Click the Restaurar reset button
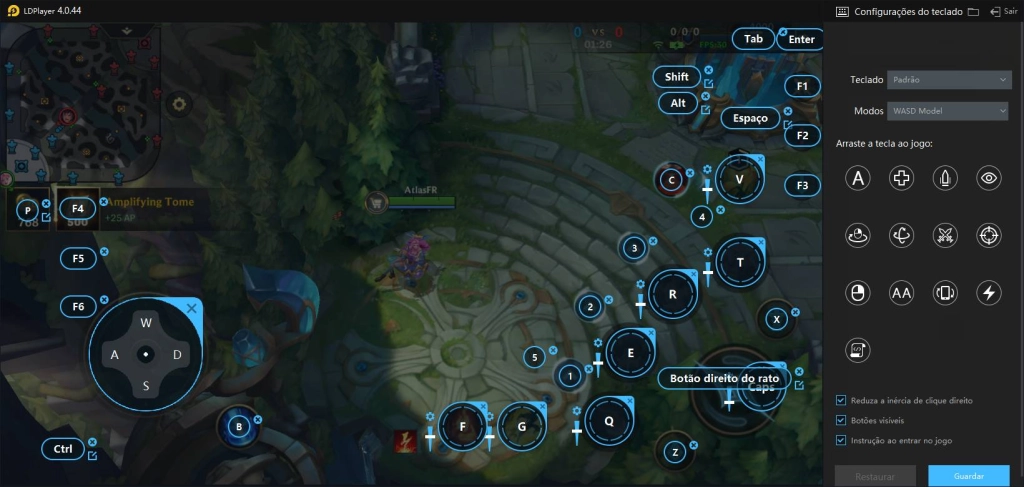The width and height of the screenshot is (1024, 487). (875, 476)
